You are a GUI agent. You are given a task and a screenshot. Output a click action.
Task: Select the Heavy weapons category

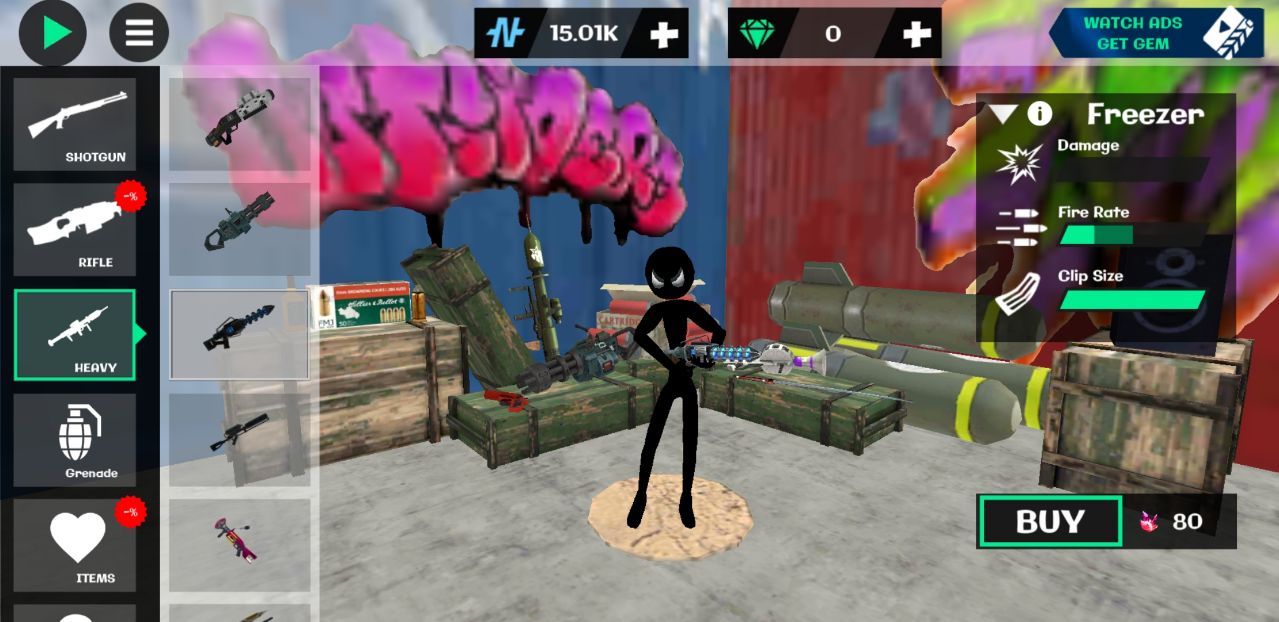(75, 334)
